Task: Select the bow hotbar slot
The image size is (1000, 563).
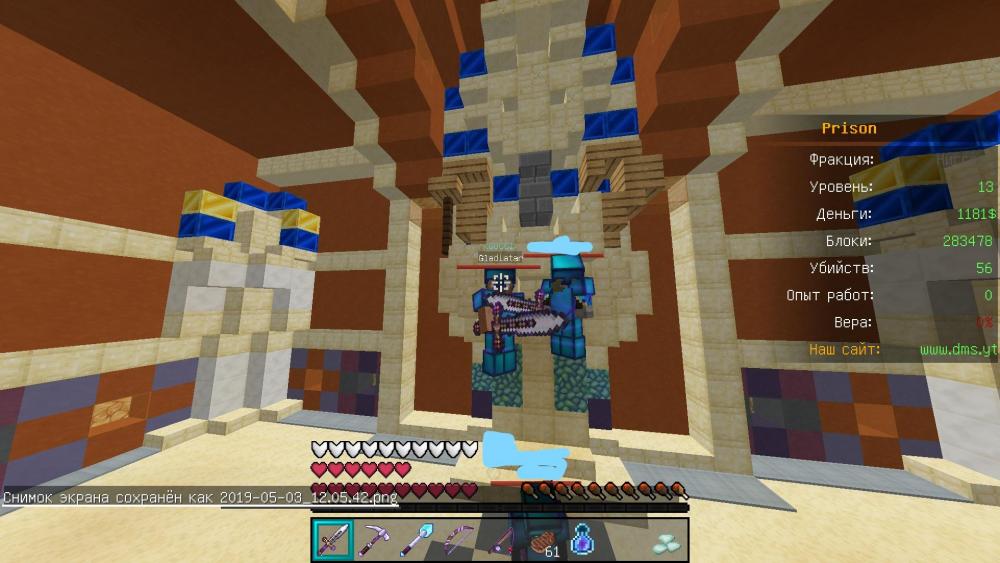Action: [459, 540]
